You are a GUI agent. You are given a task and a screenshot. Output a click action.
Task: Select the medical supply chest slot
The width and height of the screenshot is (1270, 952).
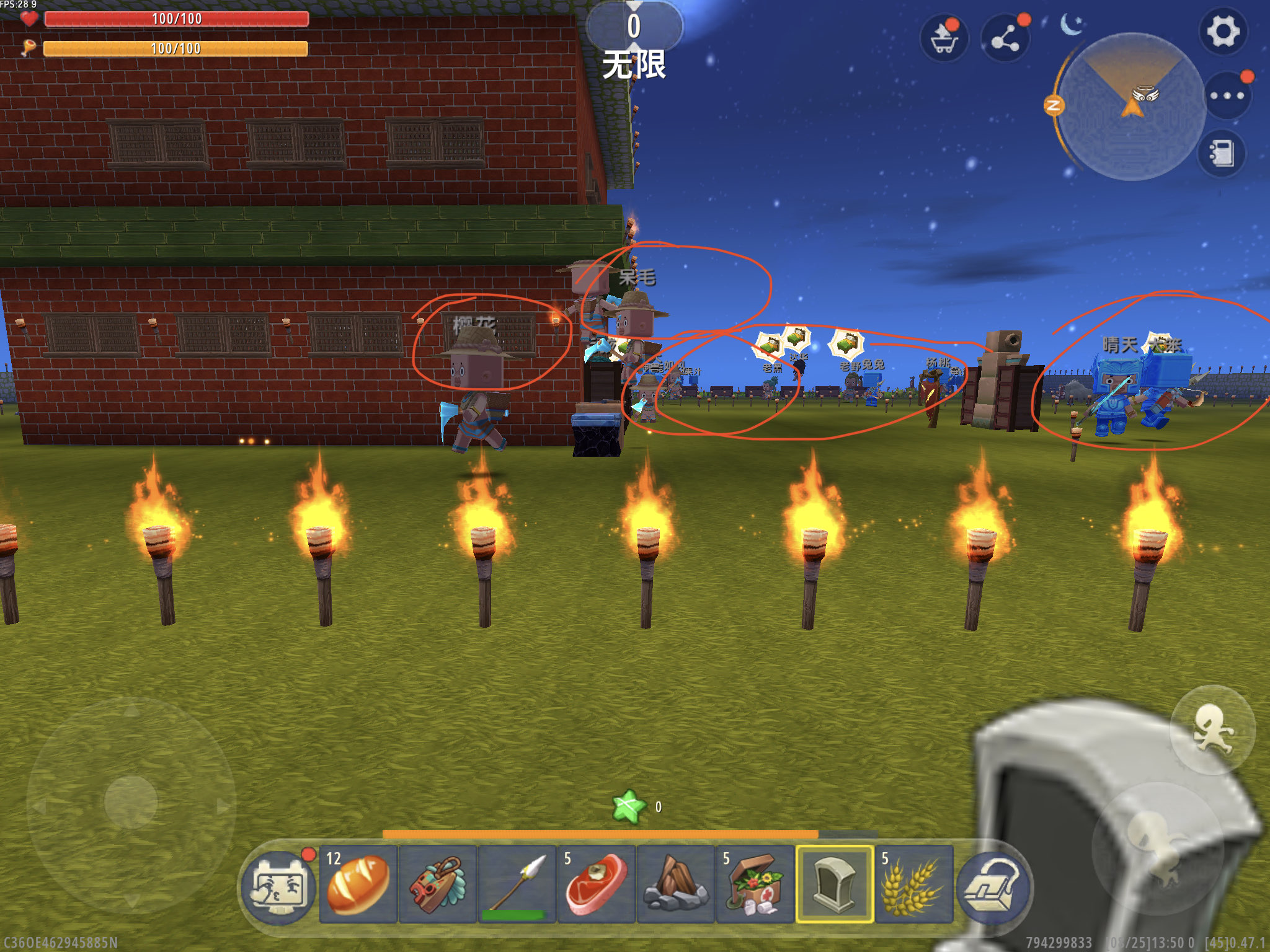[x=755, y=884]
